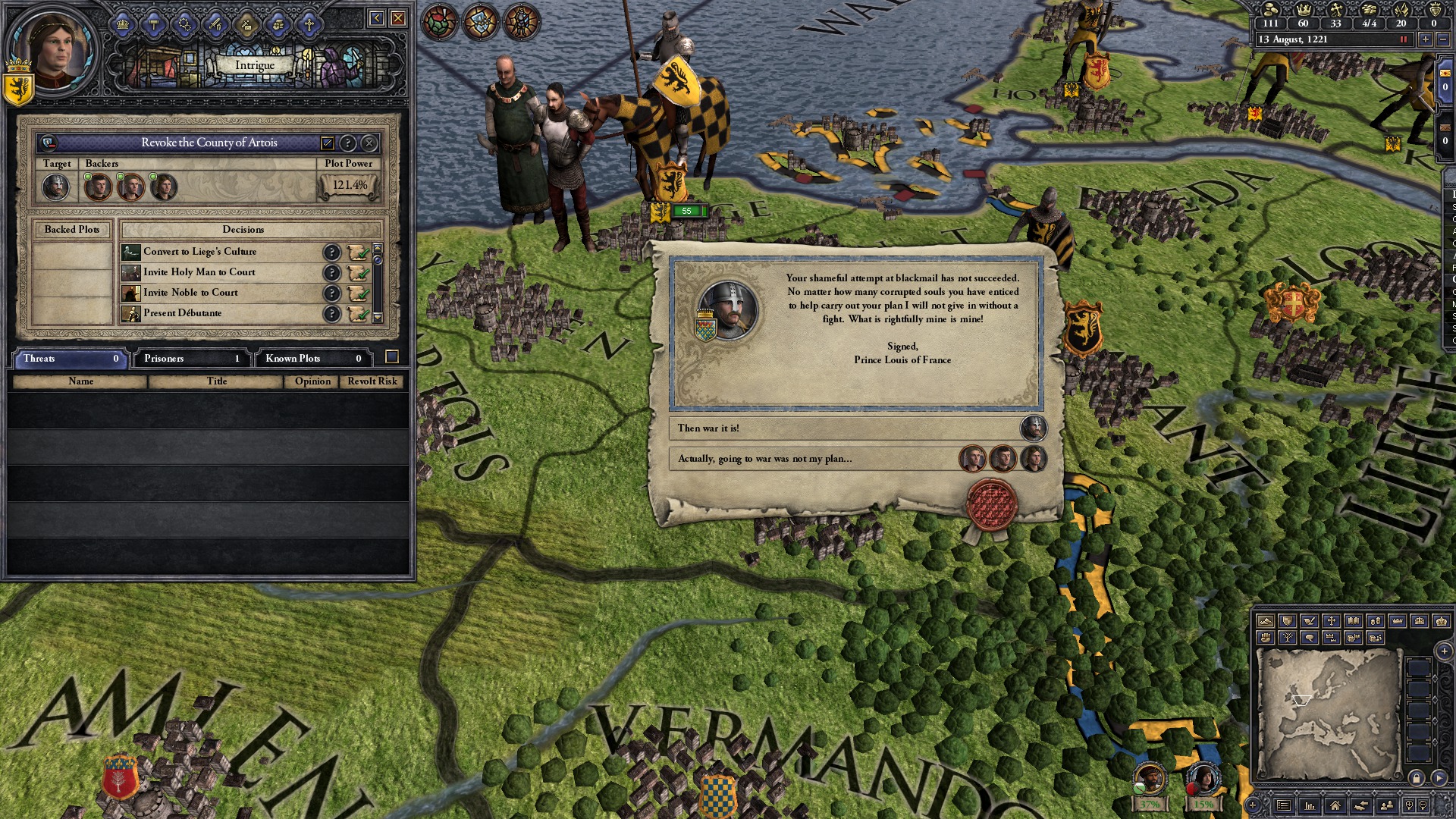
Task: Show the Known Plots tab
Action: click(312, 358)
